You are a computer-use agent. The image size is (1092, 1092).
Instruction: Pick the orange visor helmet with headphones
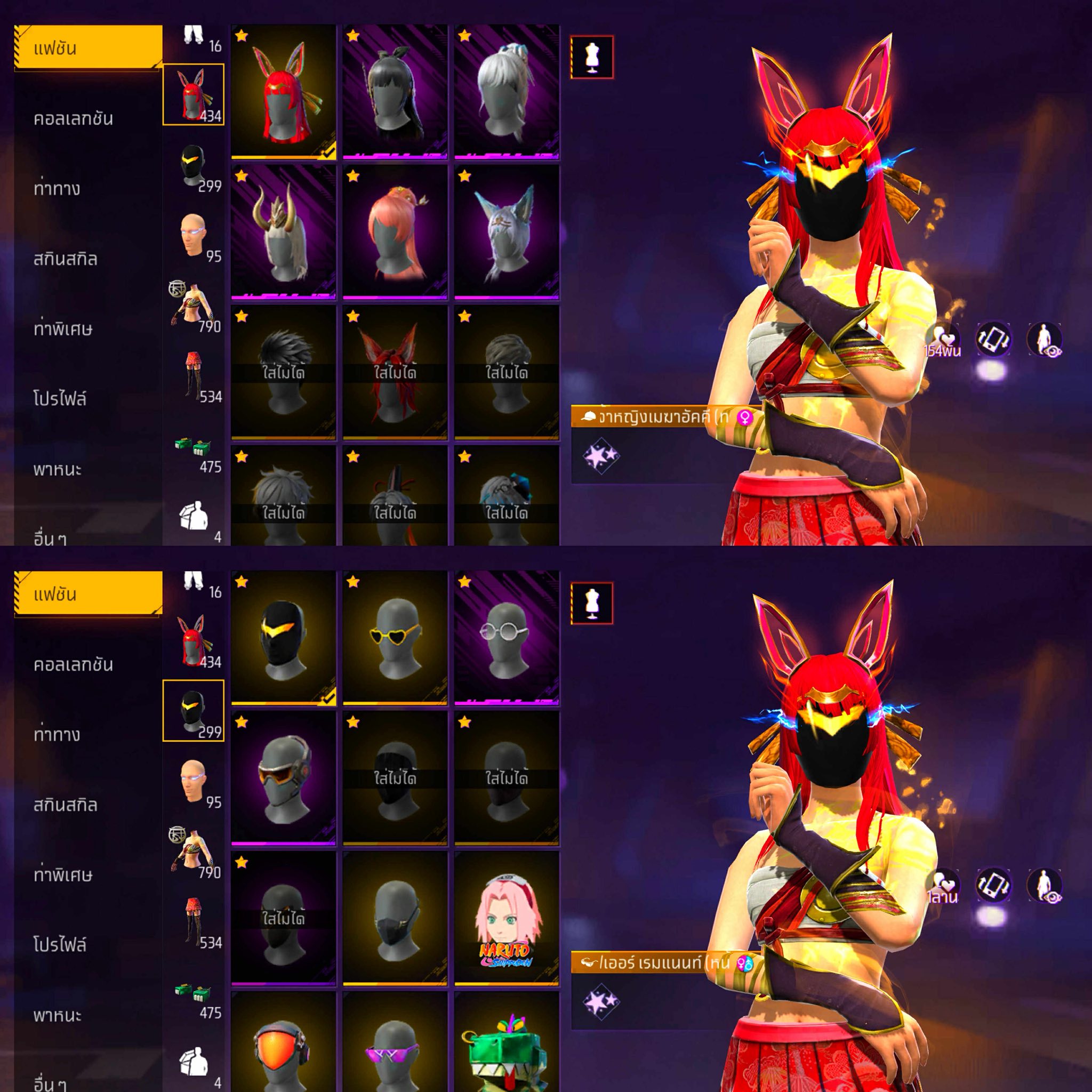[283, 1046]
